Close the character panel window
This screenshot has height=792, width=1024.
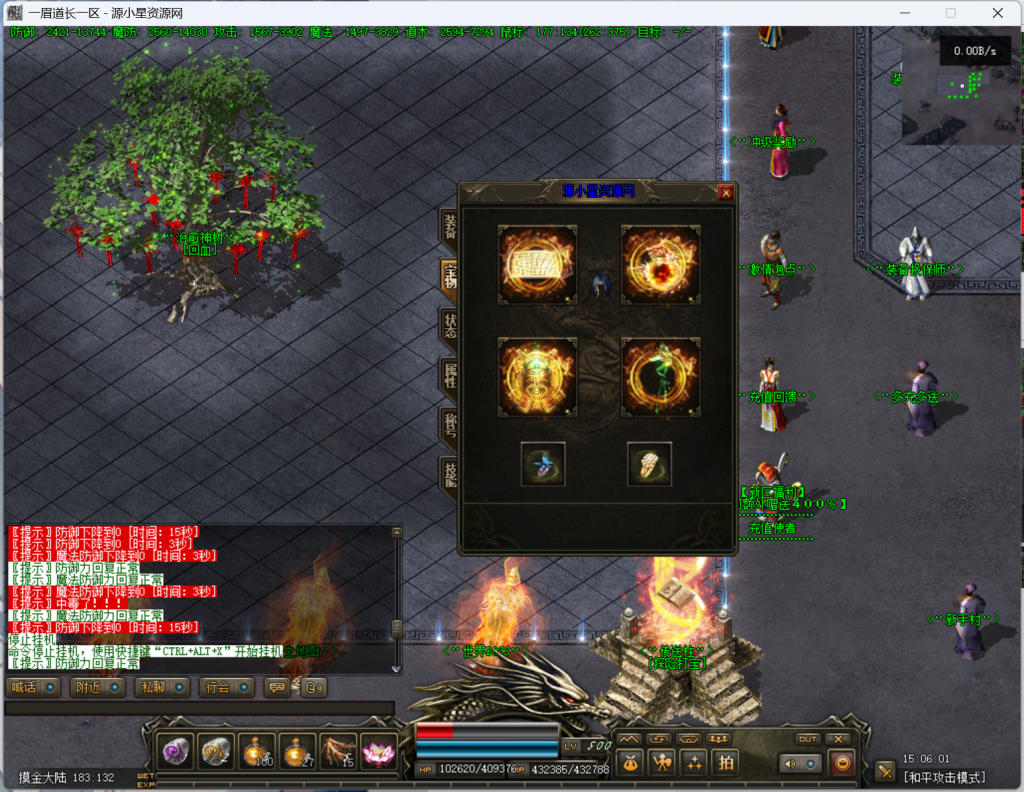coord(726,193)
